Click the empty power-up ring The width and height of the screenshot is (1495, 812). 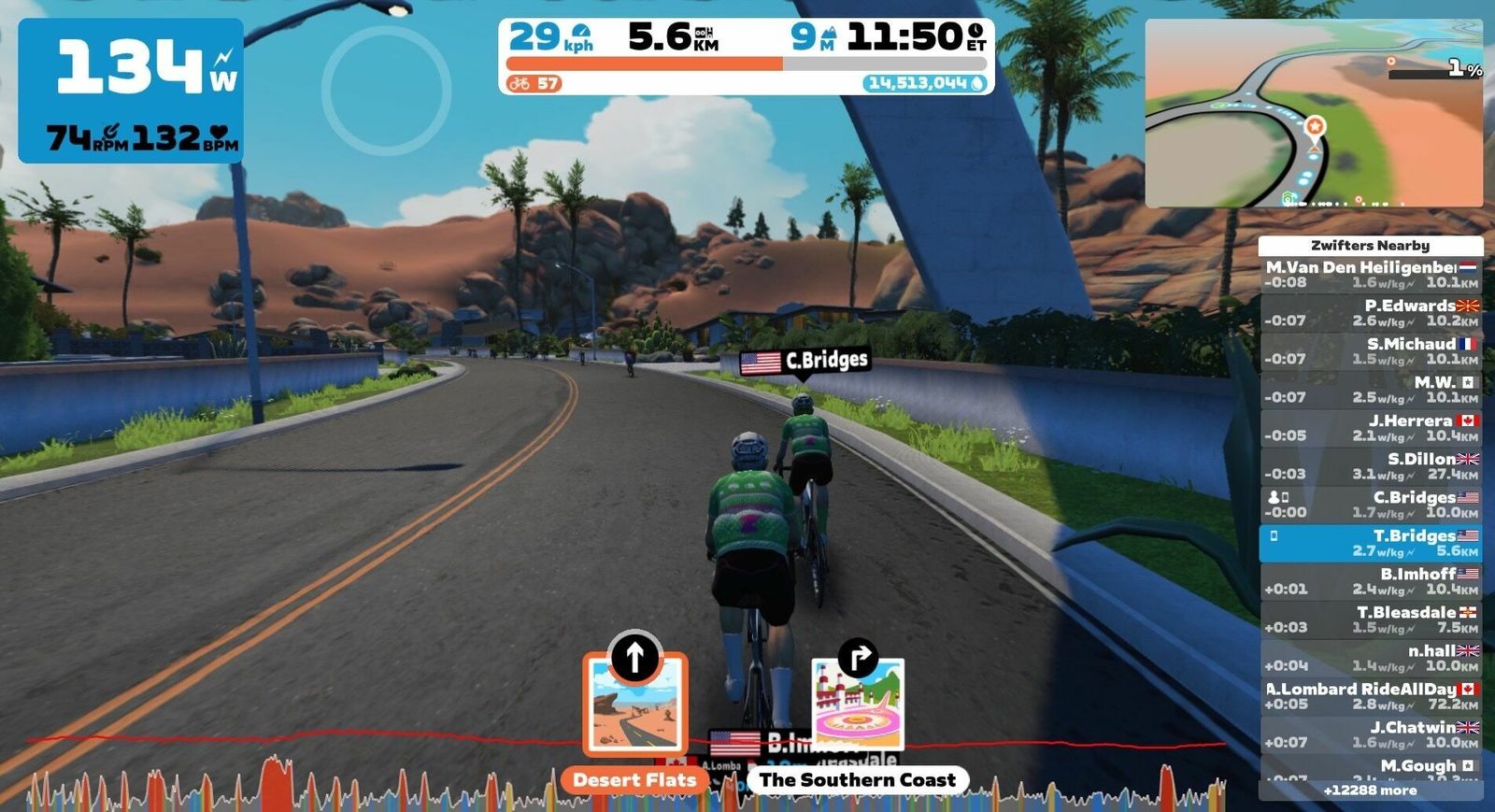pyautogui.click(x=386, y=90)
